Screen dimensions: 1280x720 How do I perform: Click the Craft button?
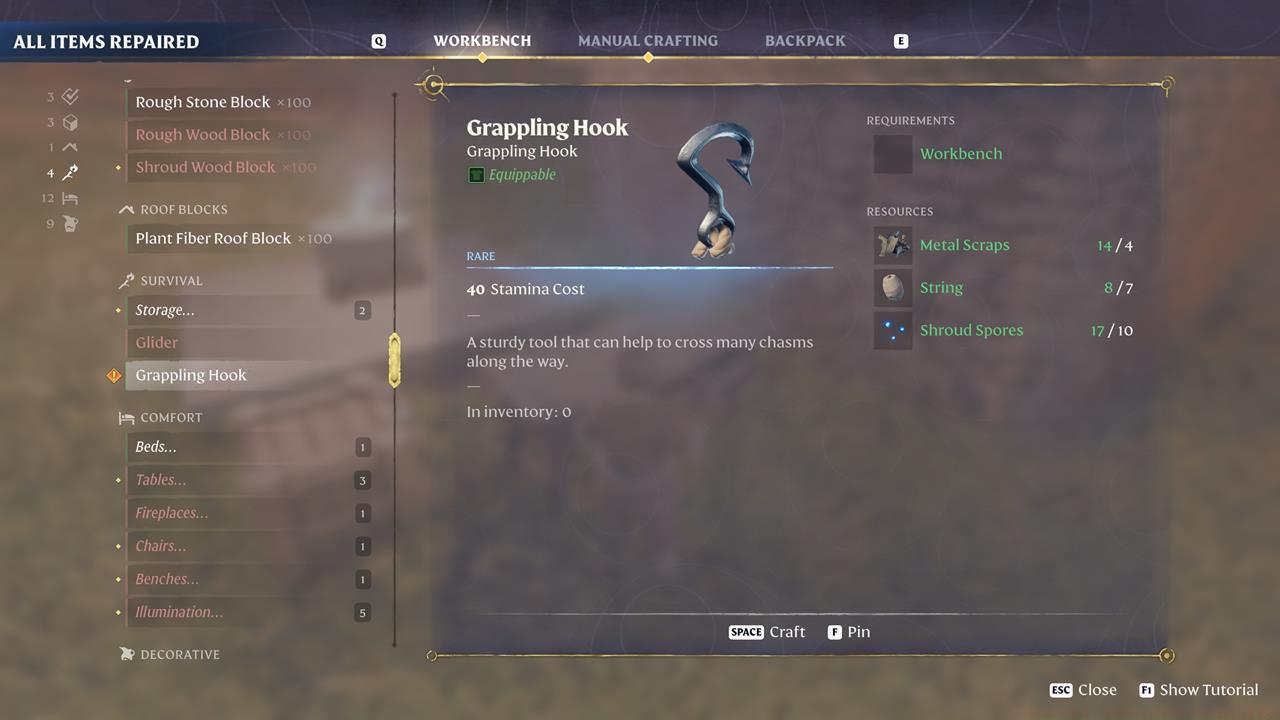767,632
